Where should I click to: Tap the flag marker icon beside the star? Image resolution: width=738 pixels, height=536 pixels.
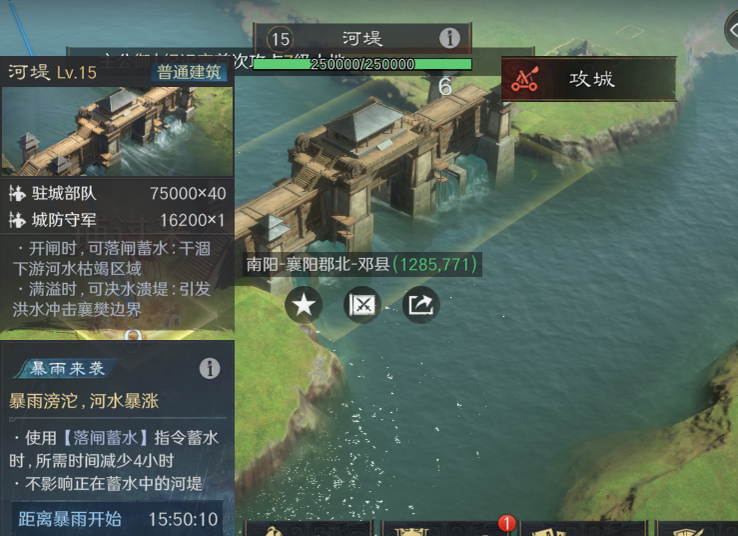[x=362, y=305]
